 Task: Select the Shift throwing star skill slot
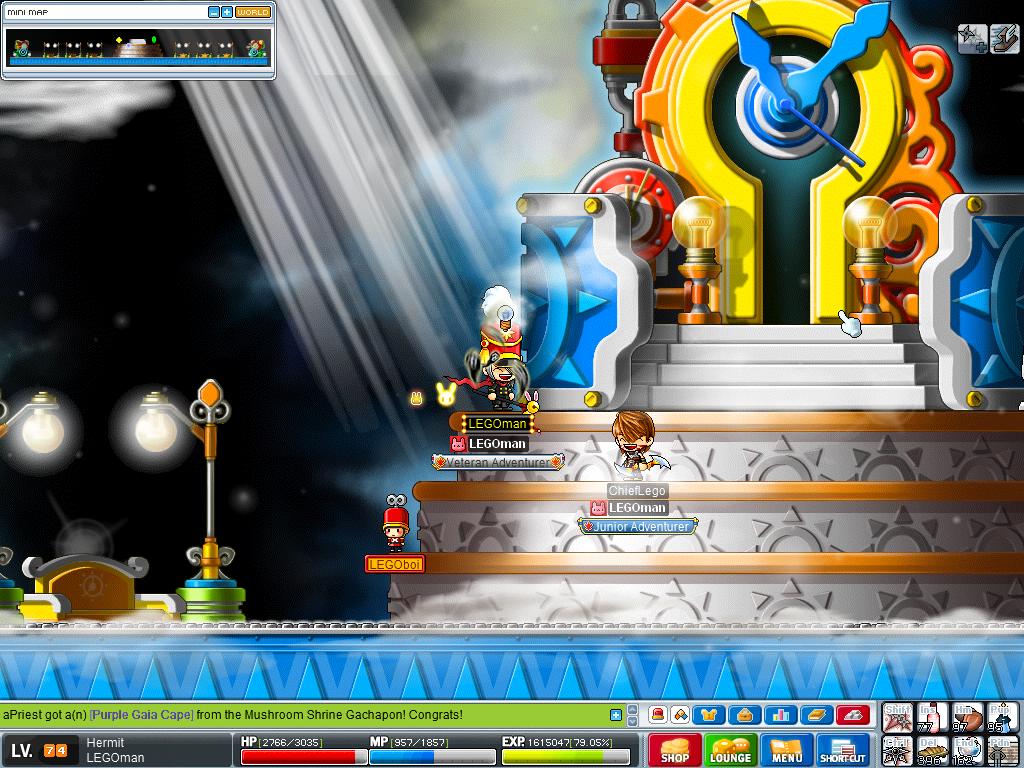[897, 717]
